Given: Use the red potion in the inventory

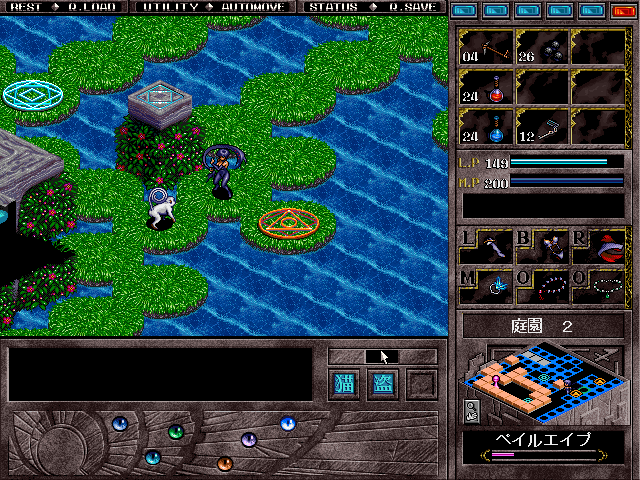Looking at the screenshot, I should click(487, 87).
